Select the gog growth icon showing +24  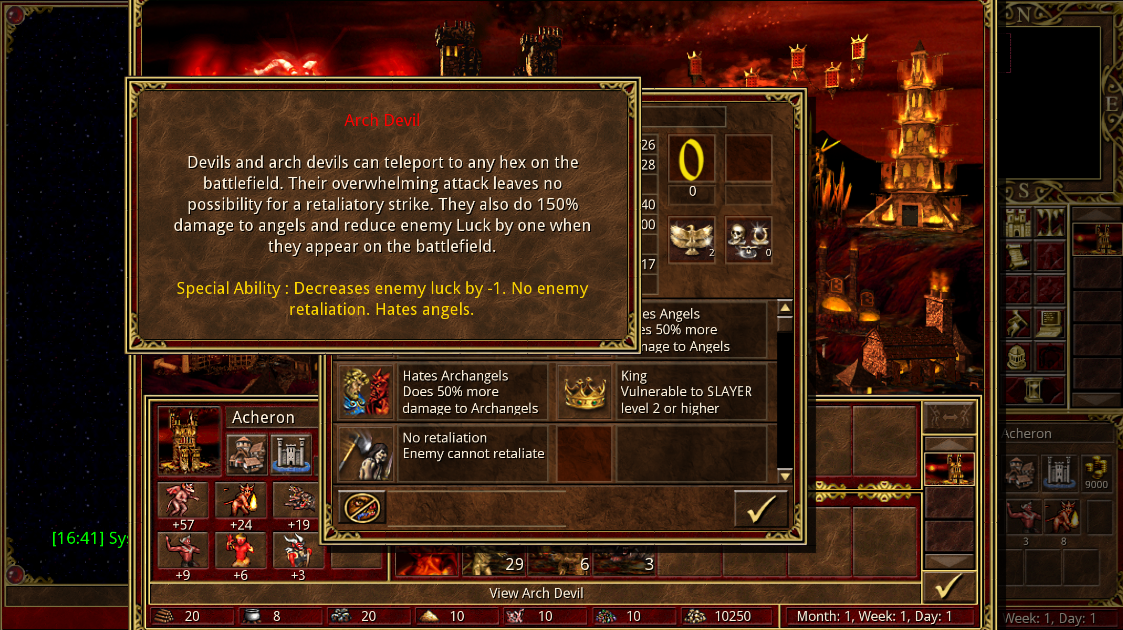pyautogui.click(x=241, y=500)
